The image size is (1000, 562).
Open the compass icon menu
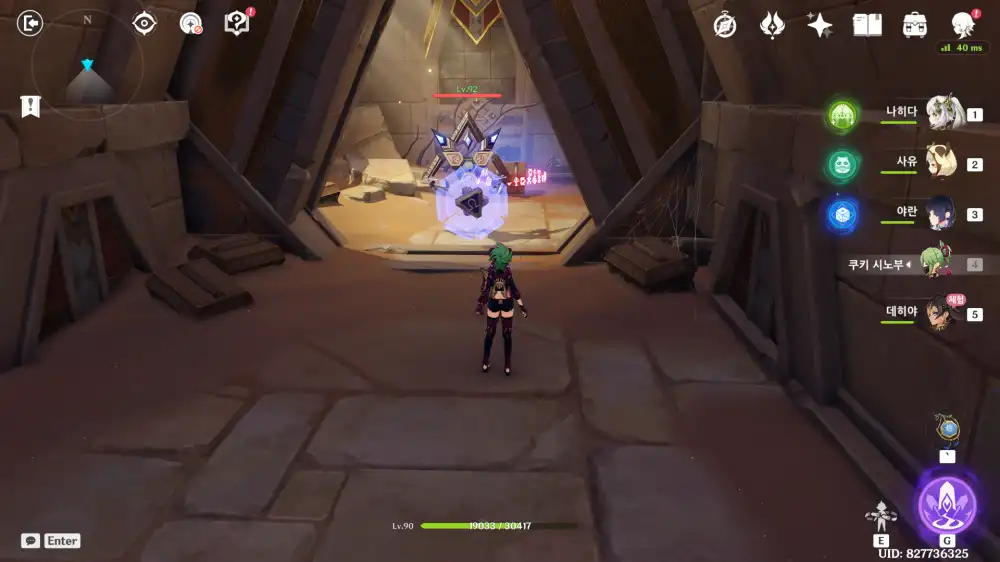coord(725,25)
